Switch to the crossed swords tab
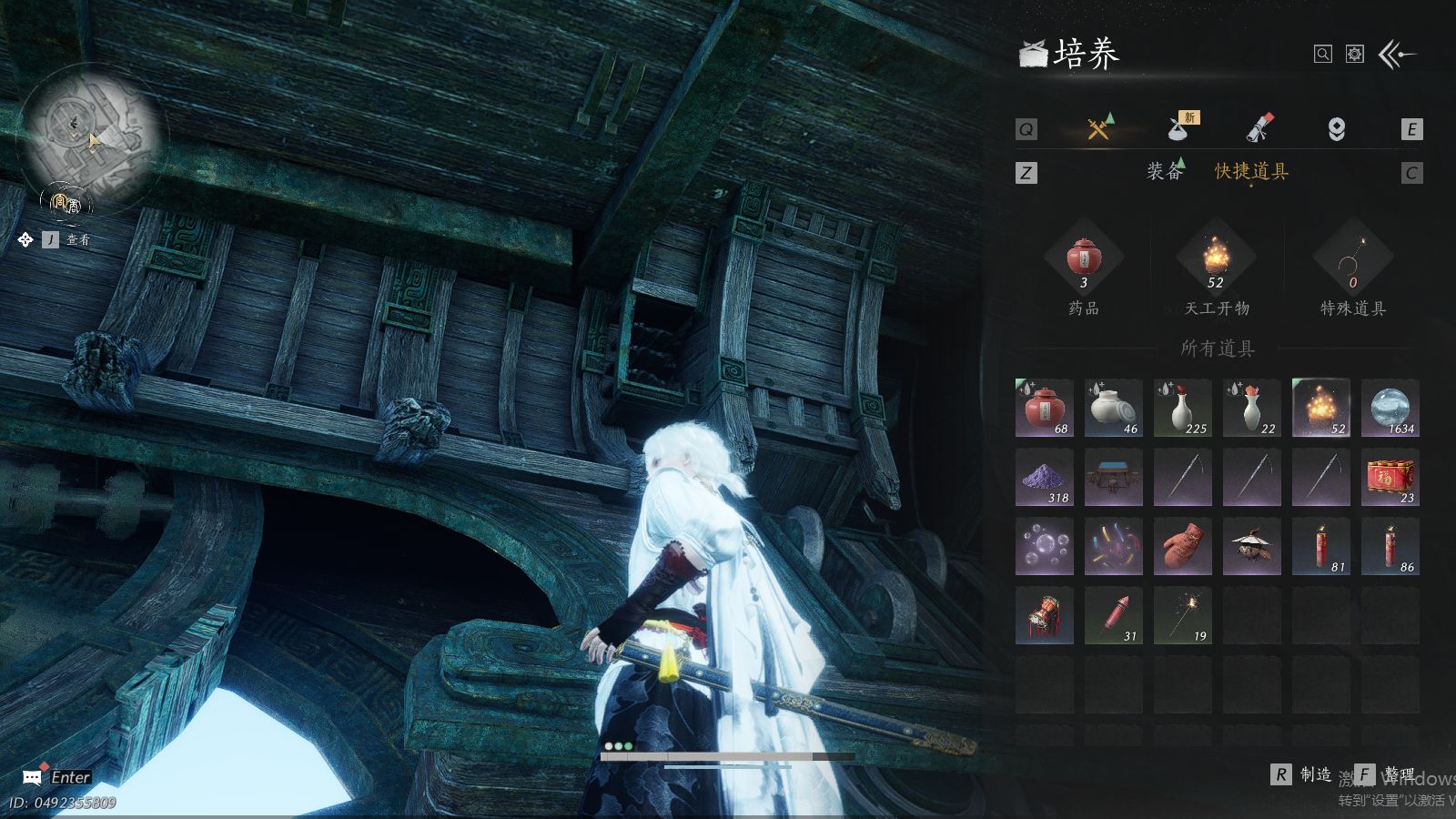This screenshot has width=1456, height=819. tap(1099, 128)
